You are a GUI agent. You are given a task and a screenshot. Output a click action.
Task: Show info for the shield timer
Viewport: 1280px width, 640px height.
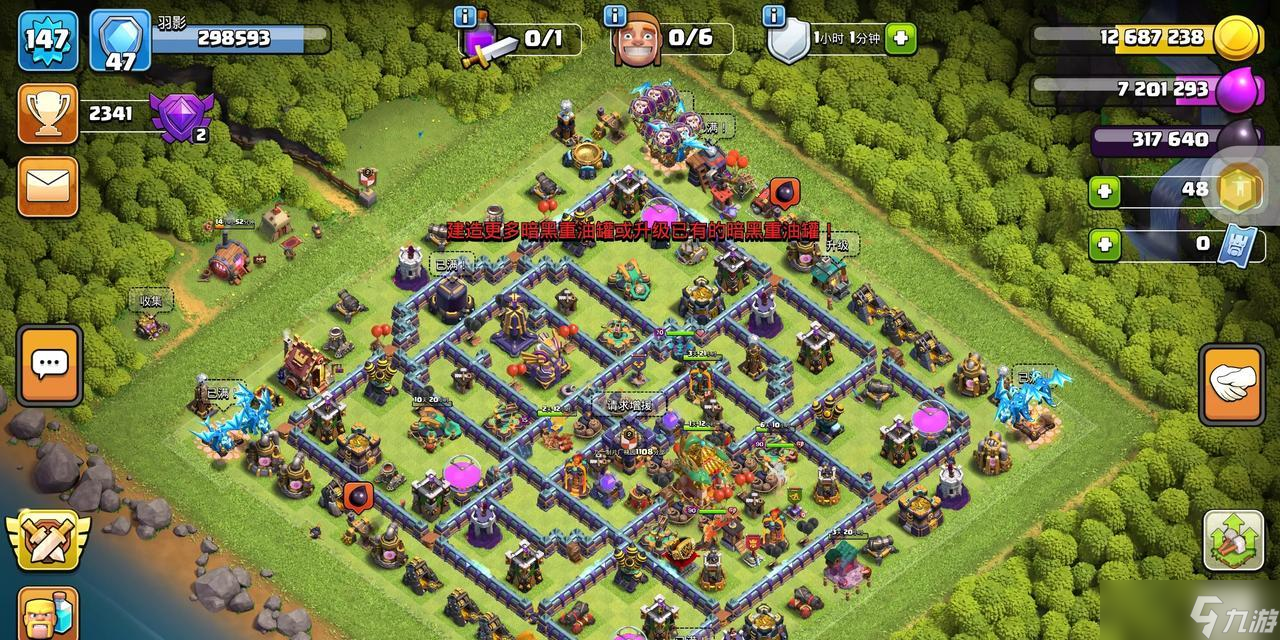click(x=773, y=17)
